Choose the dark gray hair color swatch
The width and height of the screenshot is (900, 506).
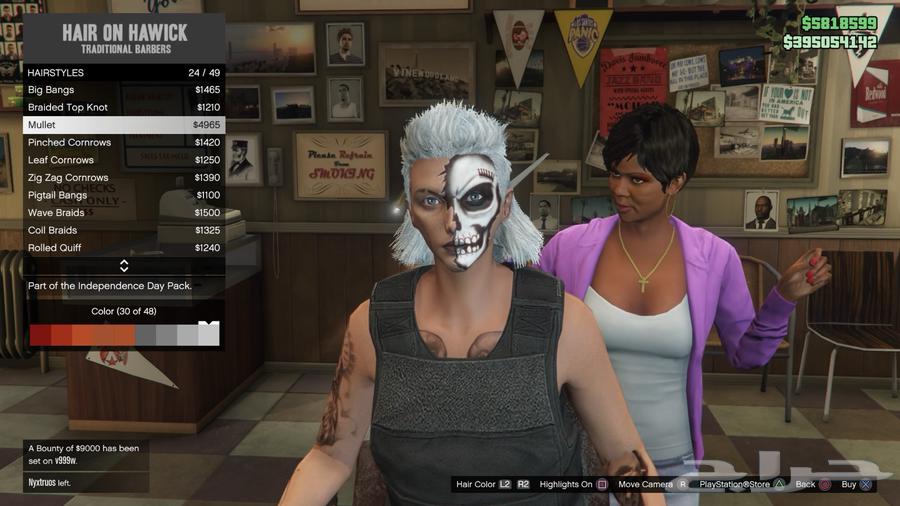[145, 335]
